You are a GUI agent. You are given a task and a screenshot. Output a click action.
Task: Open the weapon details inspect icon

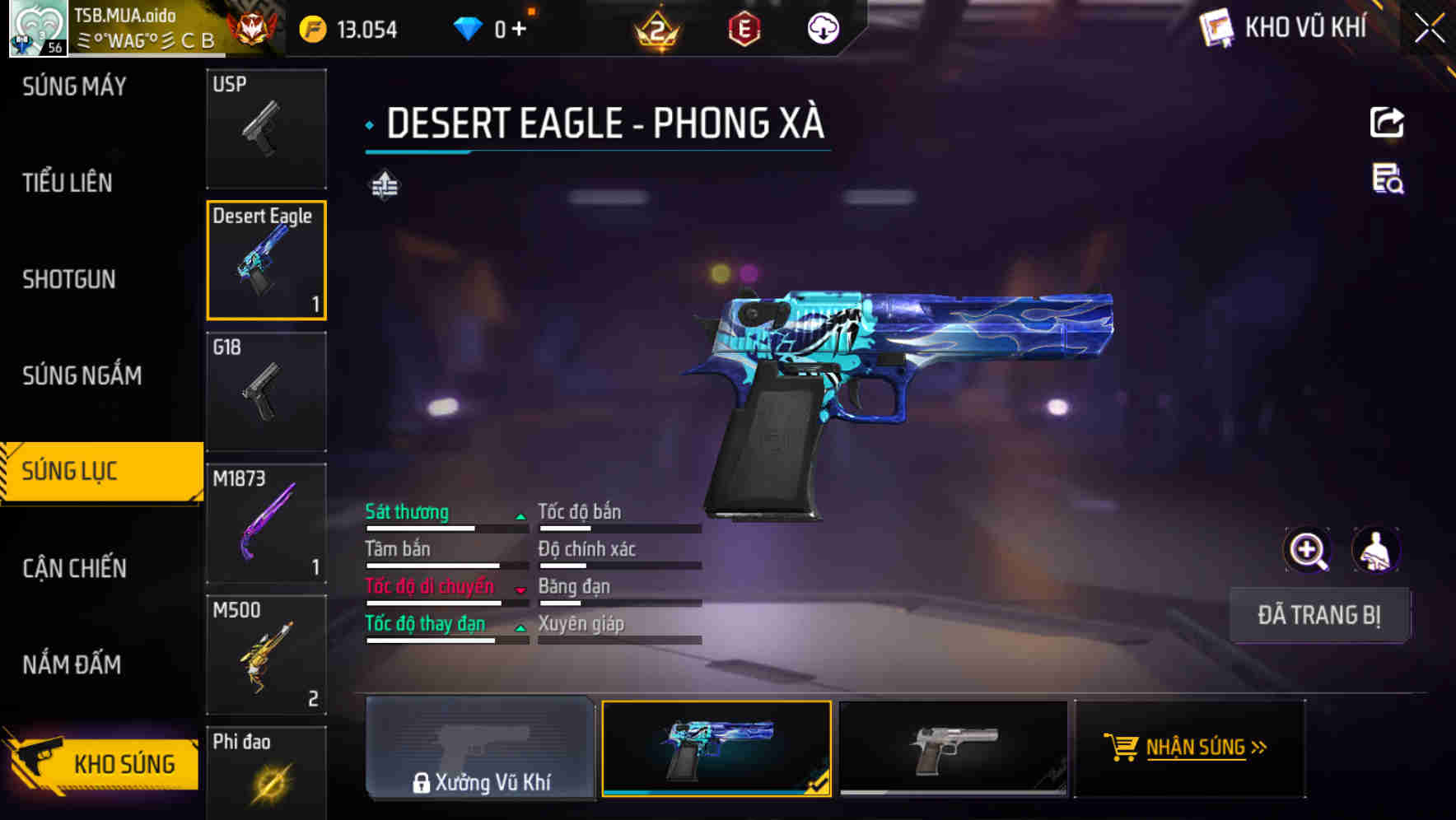[1387, 181]
